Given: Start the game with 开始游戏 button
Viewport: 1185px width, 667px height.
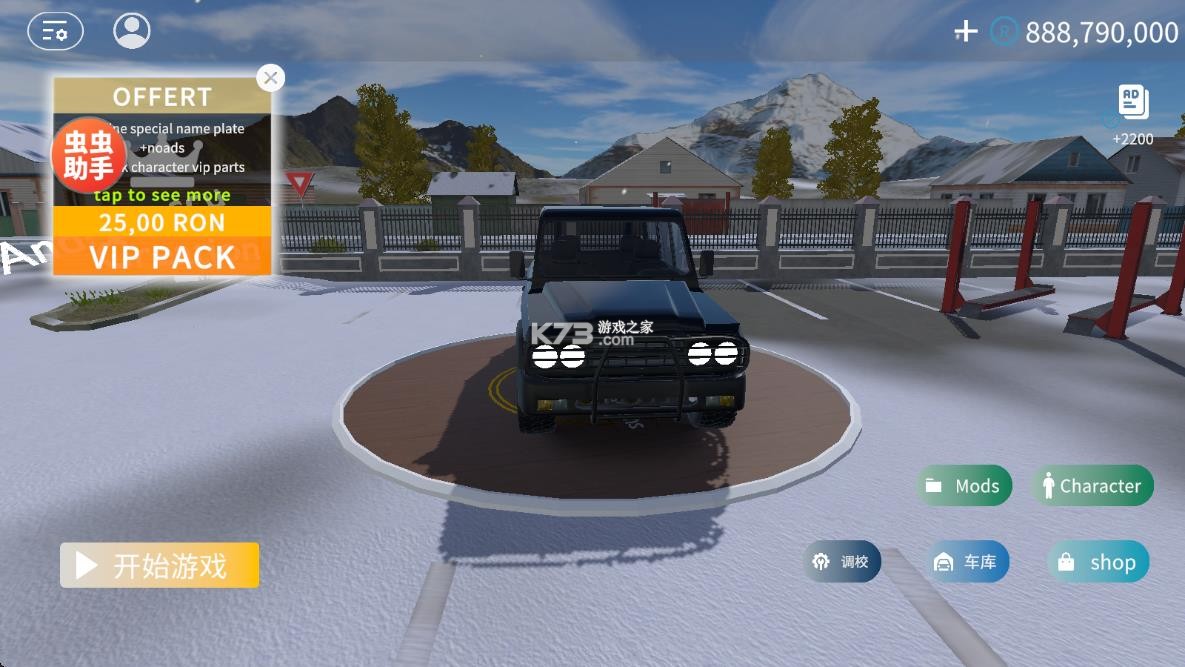Looking at the screenshot, I should pyautogui.click(x=160, y=566).
